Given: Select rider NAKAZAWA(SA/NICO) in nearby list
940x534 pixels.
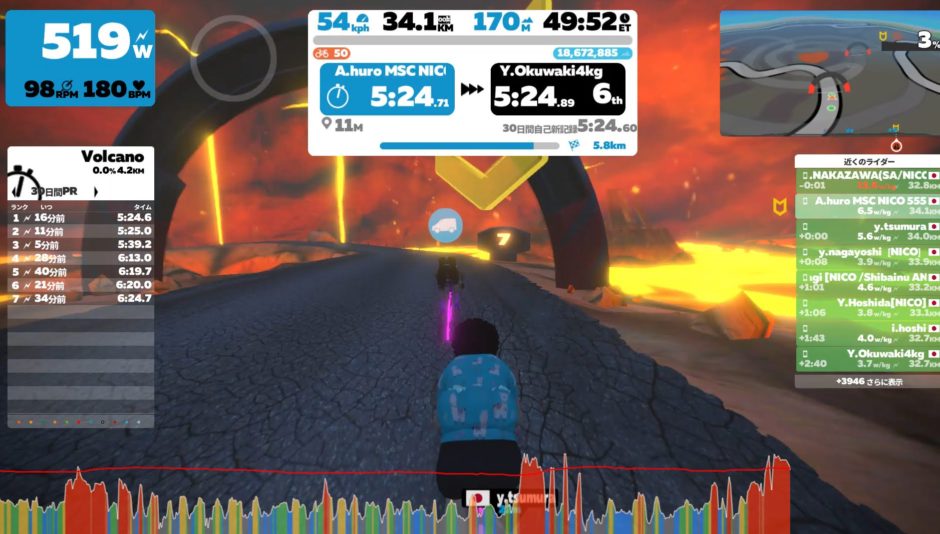Looking at the screenshot, I should coord(866,180).
